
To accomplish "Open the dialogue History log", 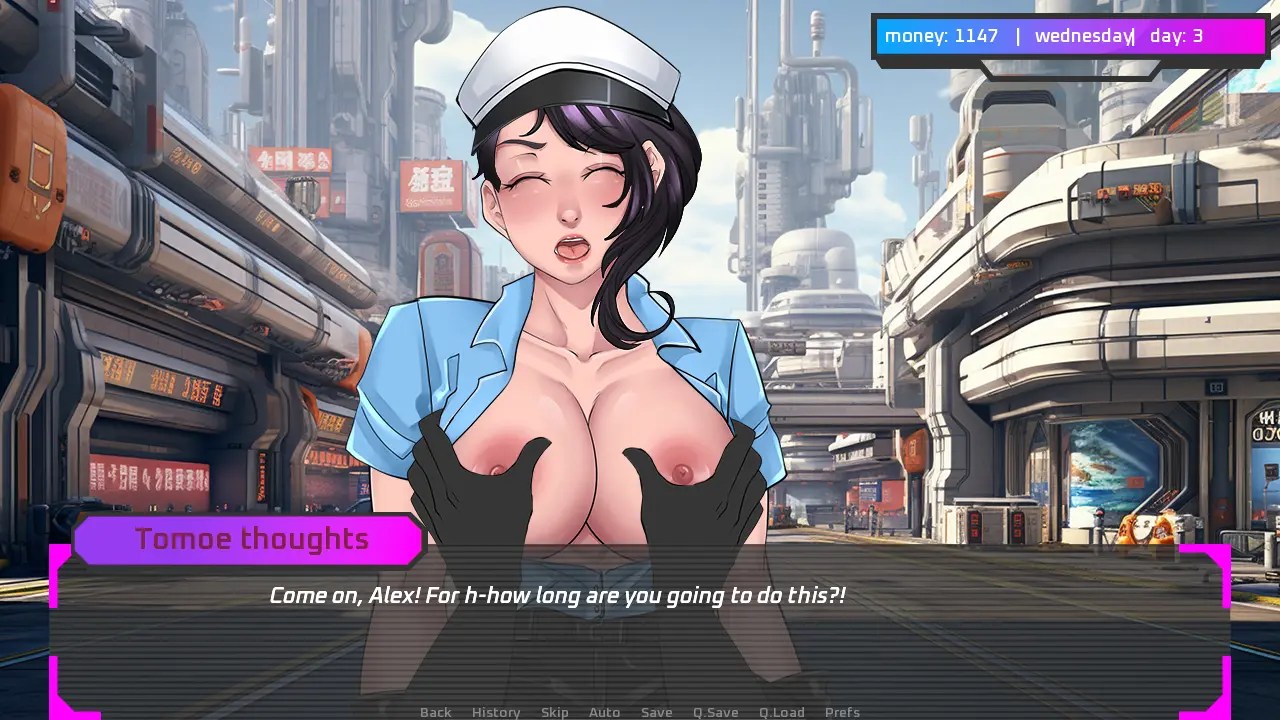I will 496,712.
